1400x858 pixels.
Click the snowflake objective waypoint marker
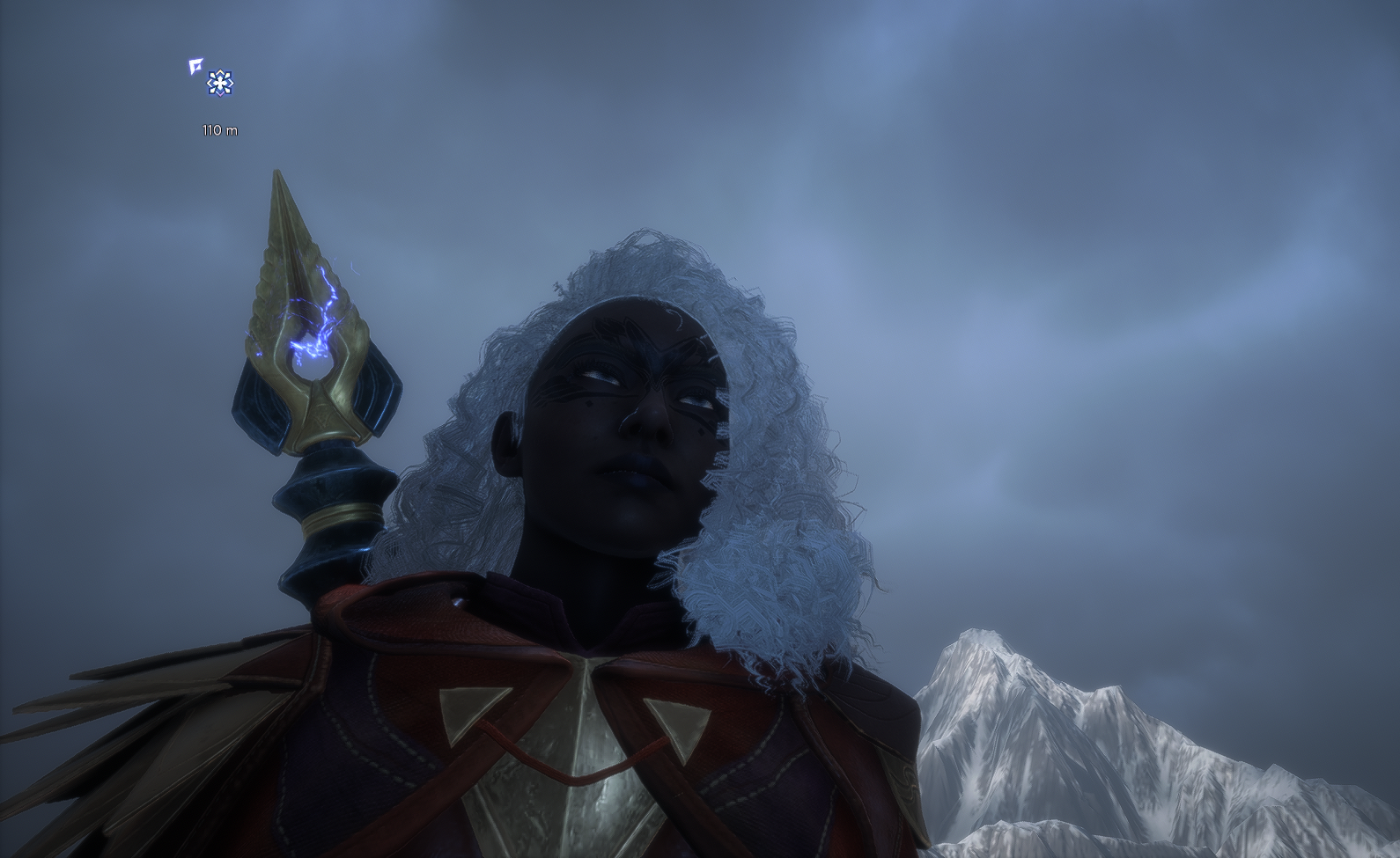[220, 84]
